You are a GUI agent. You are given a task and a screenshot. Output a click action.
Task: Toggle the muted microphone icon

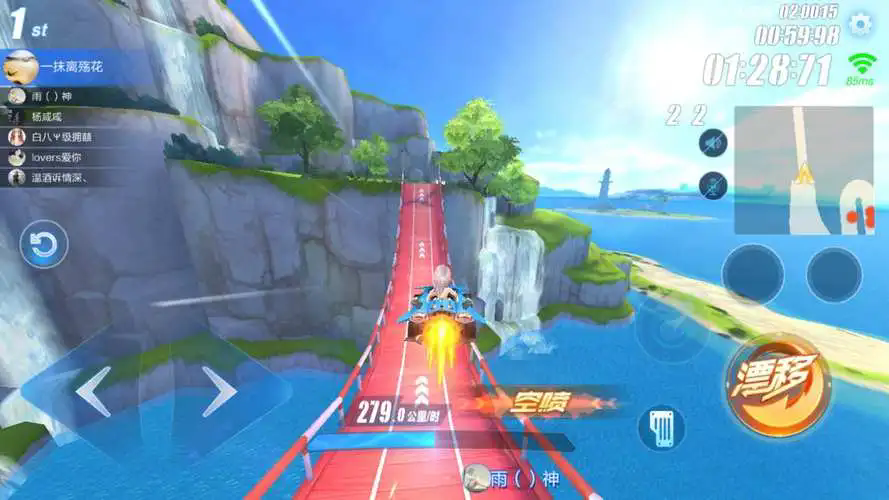pos(713,185)
